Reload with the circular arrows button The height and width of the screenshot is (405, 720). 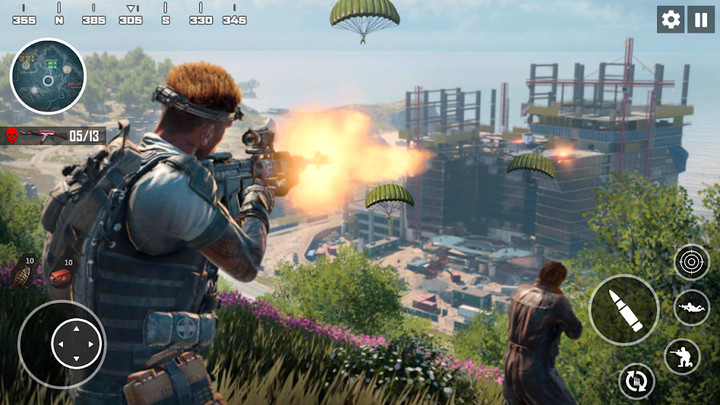(635, 380)
